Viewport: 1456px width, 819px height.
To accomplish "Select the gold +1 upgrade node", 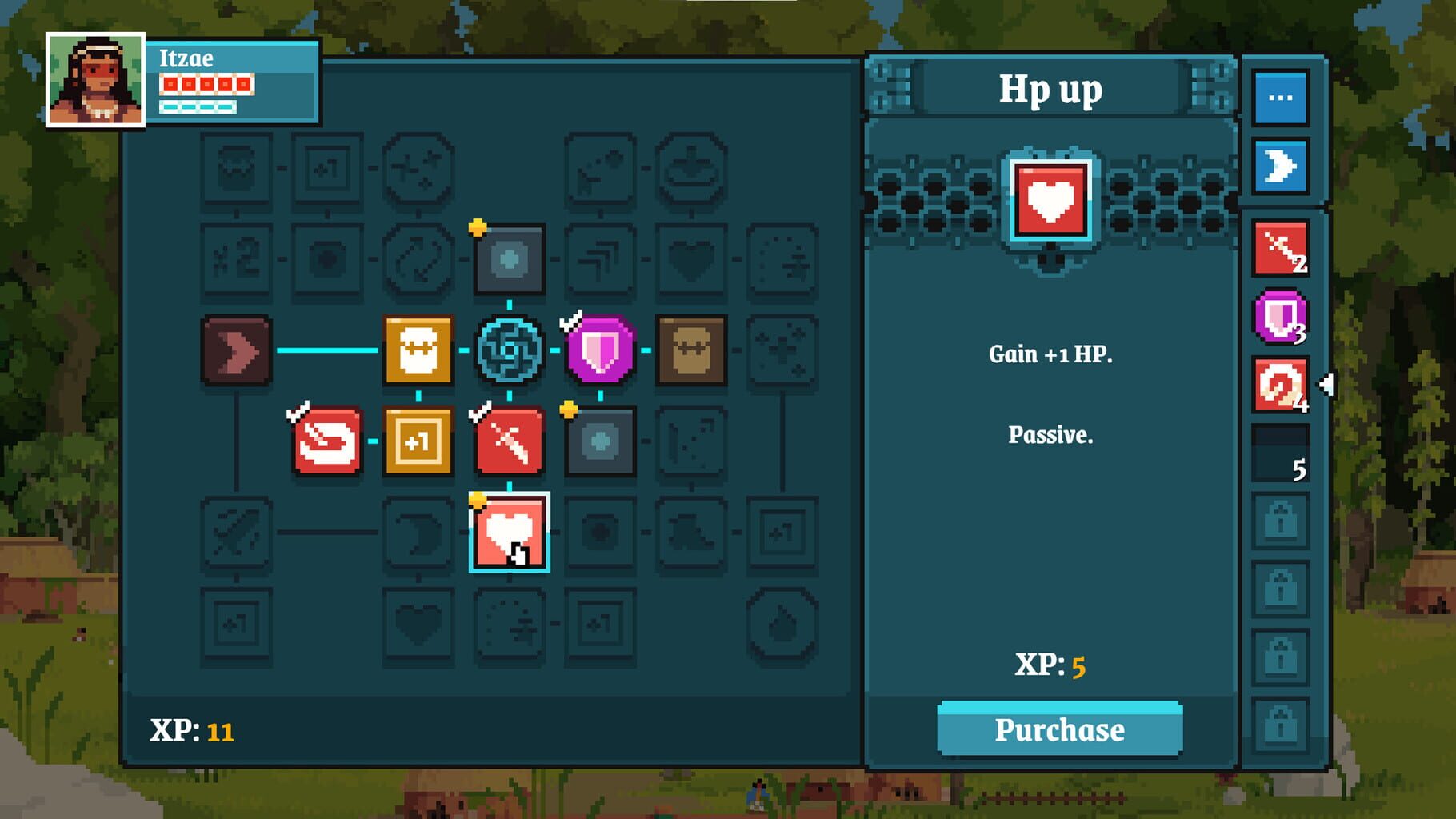I will 418,437.
